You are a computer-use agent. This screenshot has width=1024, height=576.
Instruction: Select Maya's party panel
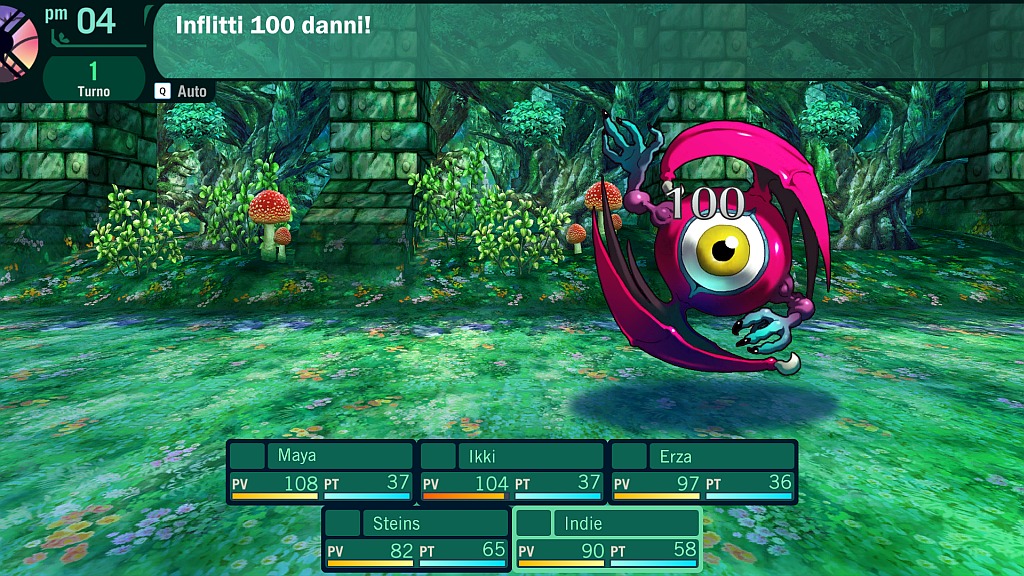(320, 471)
